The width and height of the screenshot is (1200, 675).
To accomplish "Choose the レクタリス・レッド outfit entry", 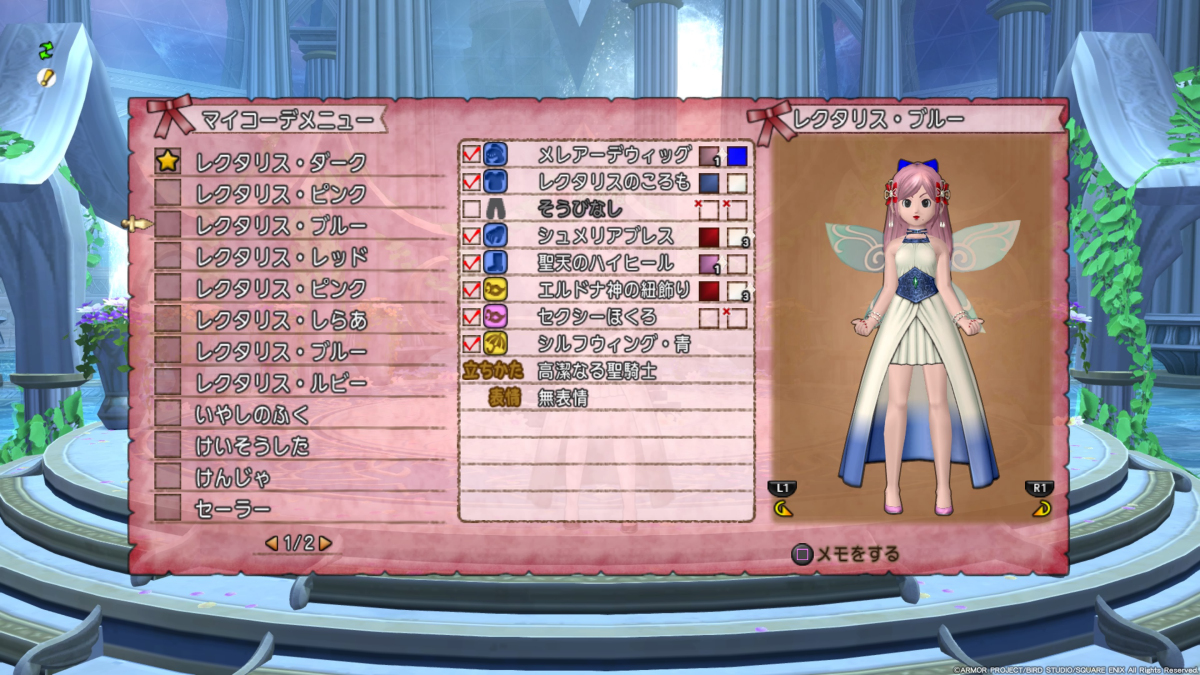I will point(281,257).
